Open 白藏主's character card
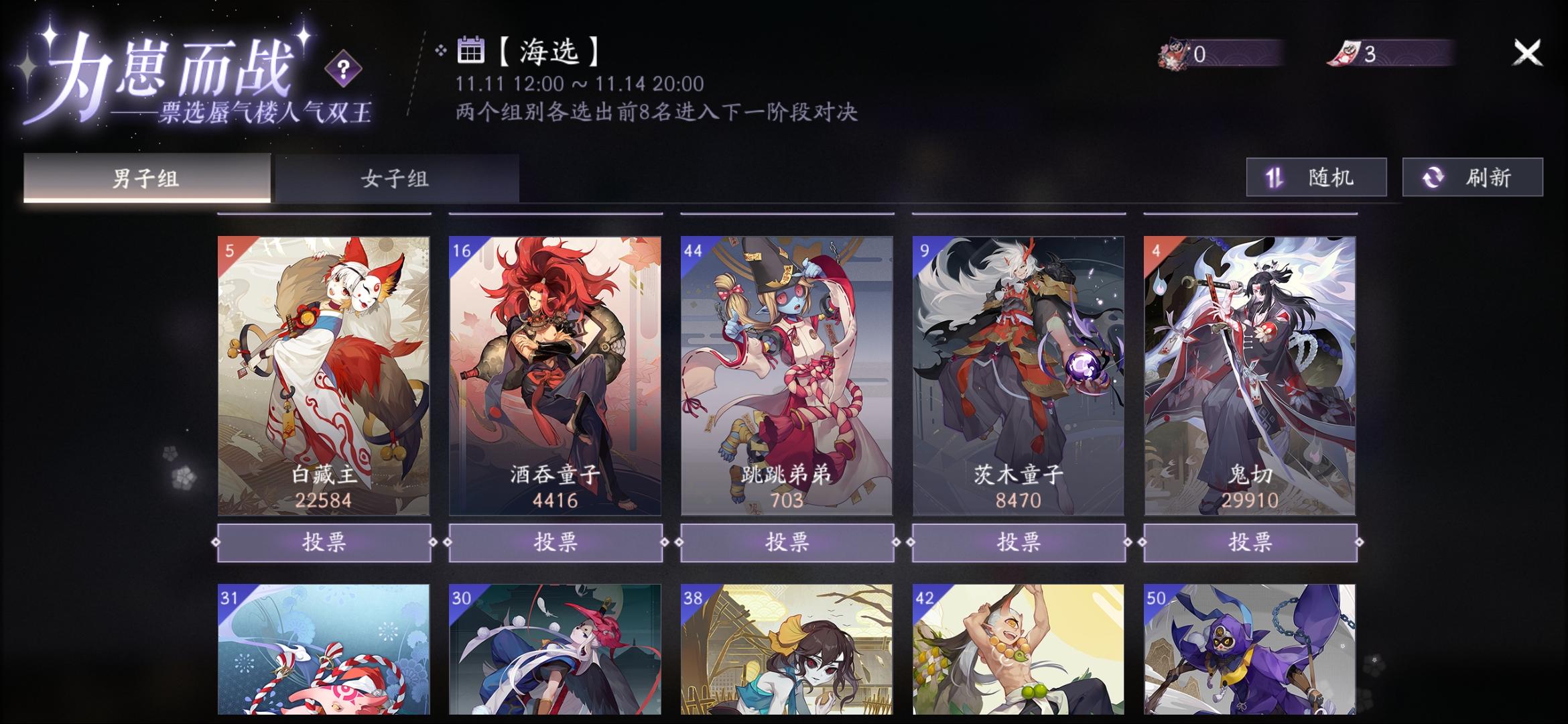The image size is (1568, 724). [x=324, y=375]
